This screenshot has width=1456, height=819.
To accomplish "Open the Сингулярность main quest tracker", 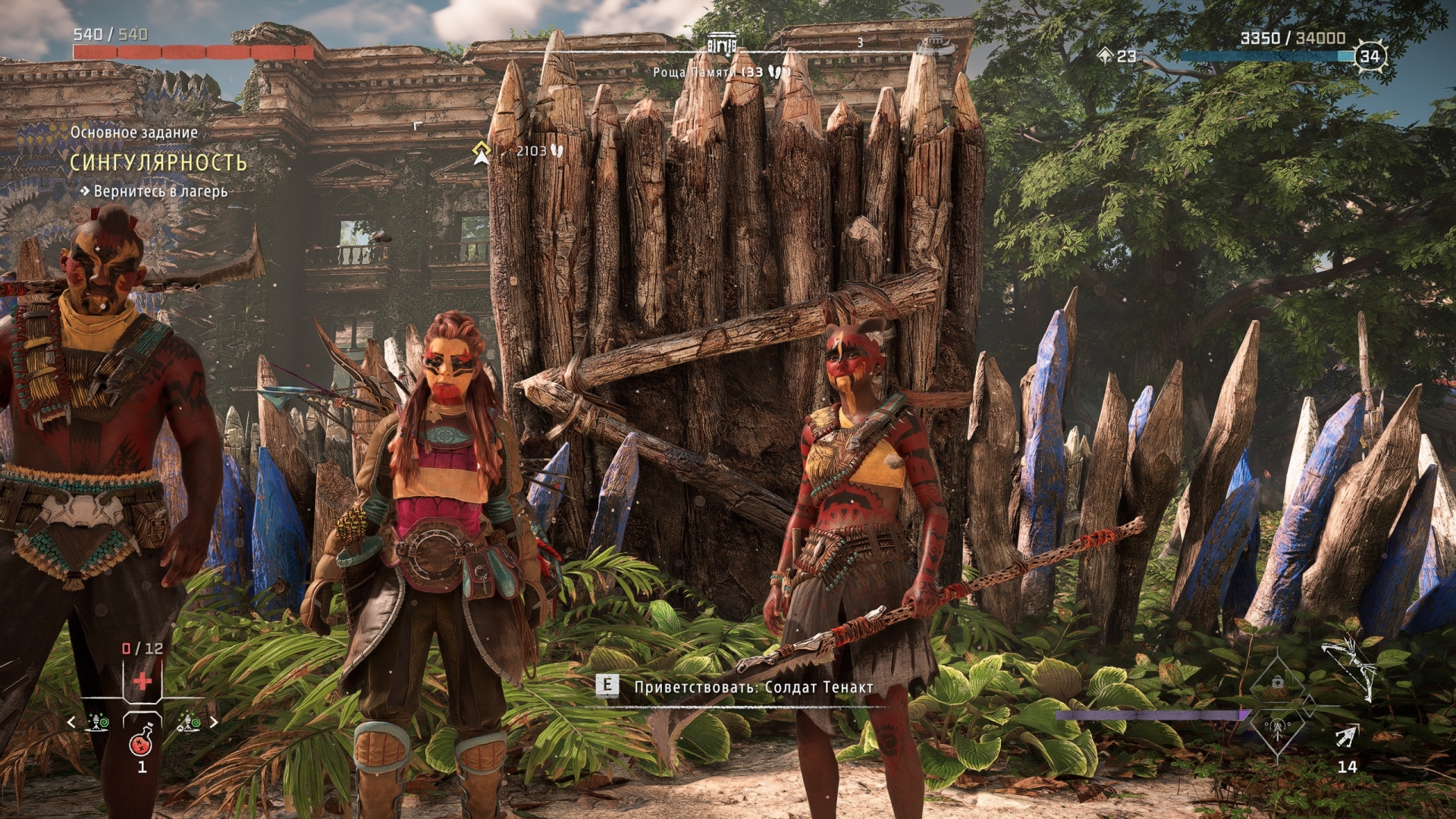I will click(158, 162).
